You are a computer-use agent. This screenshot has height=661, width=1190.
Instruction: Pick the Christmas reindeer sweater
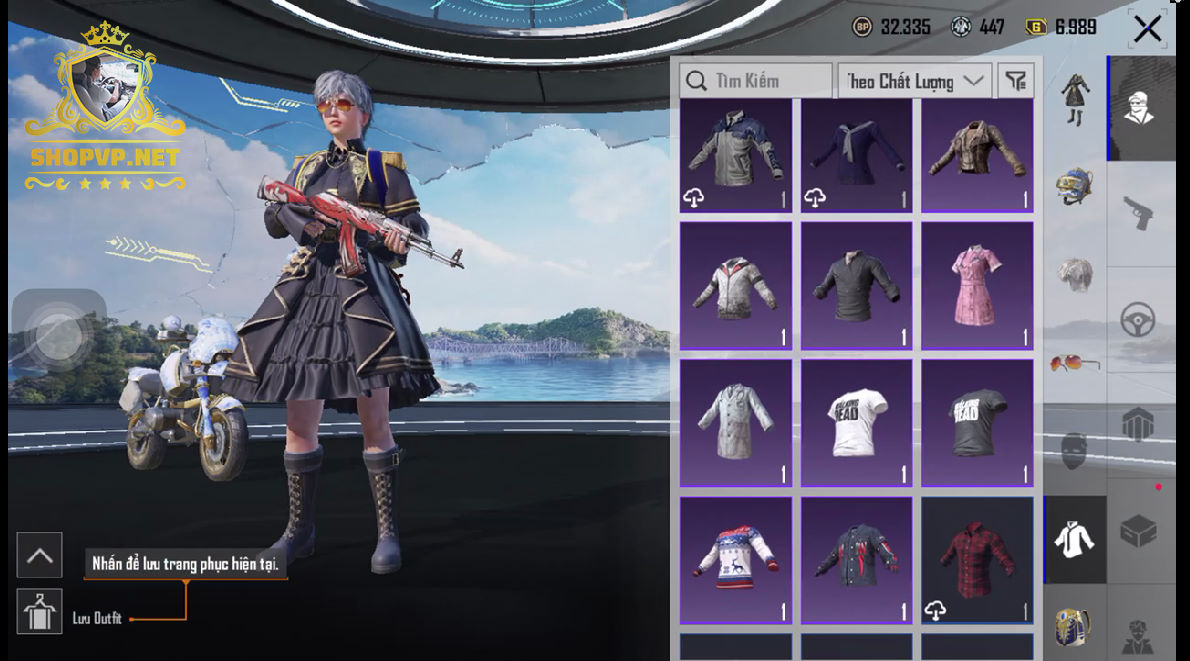735,560
